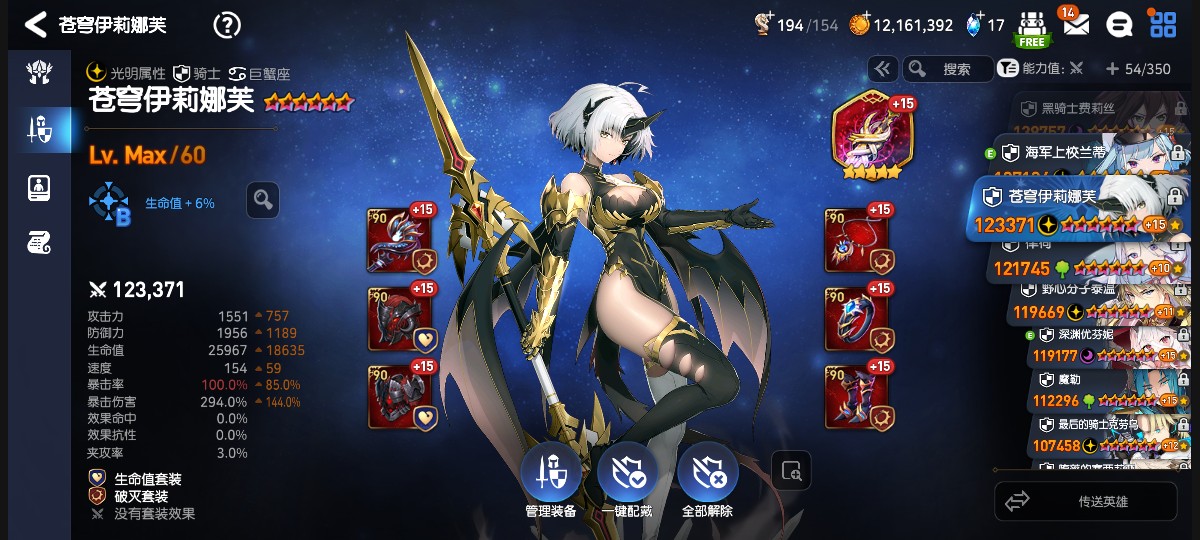Open the chat speech bubble icon

pos(1119,25)
